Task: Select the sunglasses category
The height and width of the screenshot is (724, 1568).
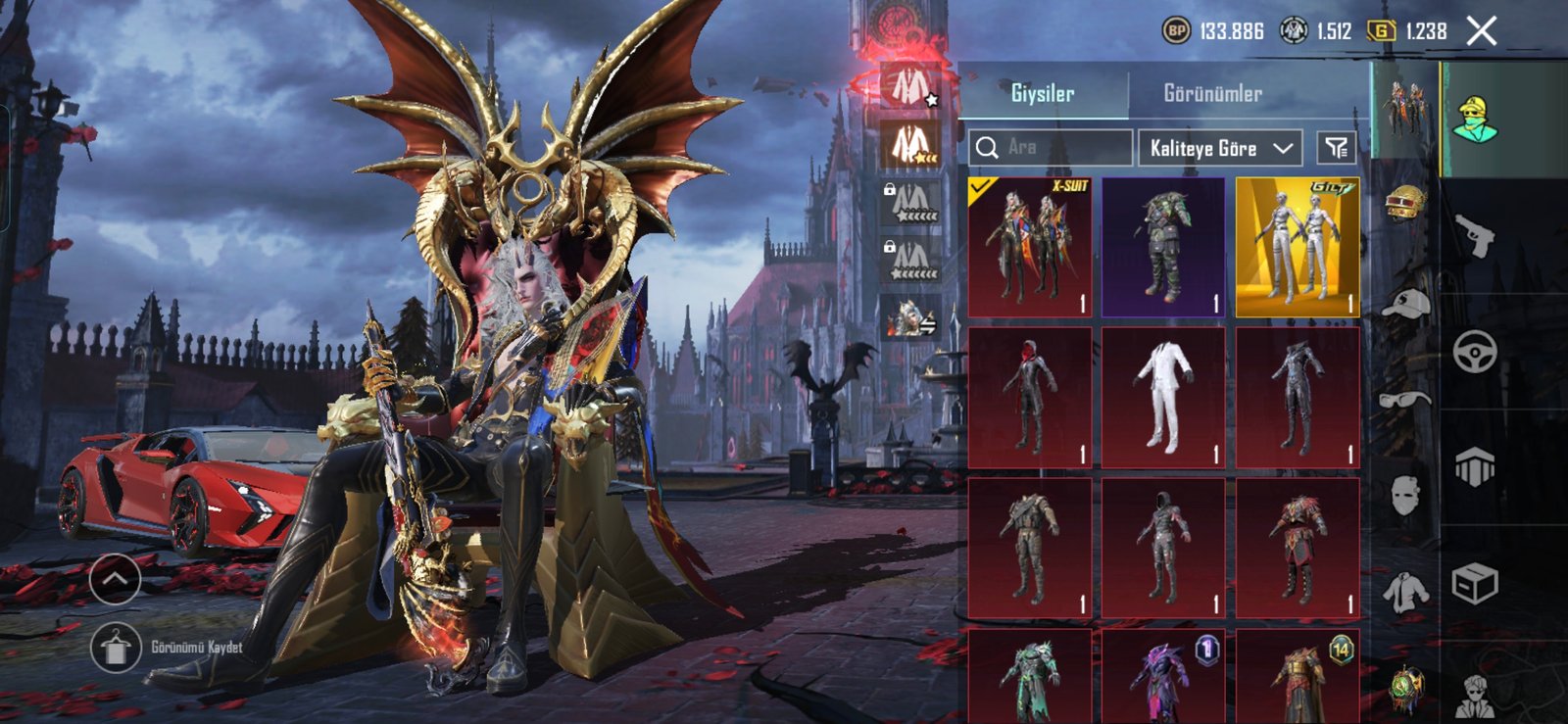Action: point(1405,398)
